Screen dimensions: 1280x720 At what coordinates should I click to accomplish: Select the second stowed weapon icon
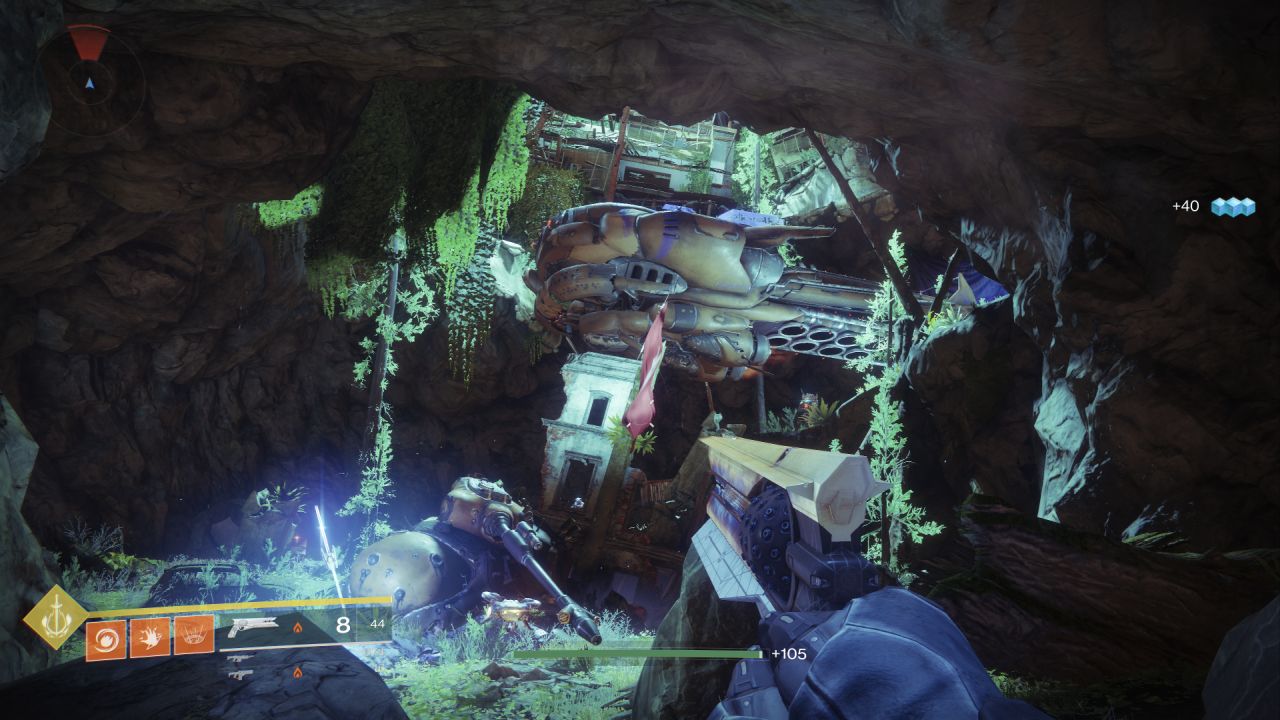[x=240, y=675]
